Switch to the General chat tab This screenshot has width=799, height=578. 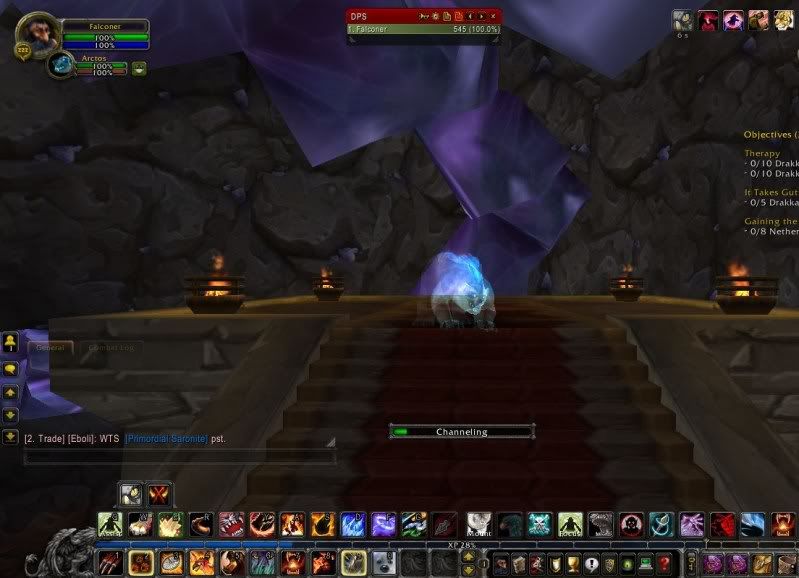pyautogui.click(x=50, y=348)
